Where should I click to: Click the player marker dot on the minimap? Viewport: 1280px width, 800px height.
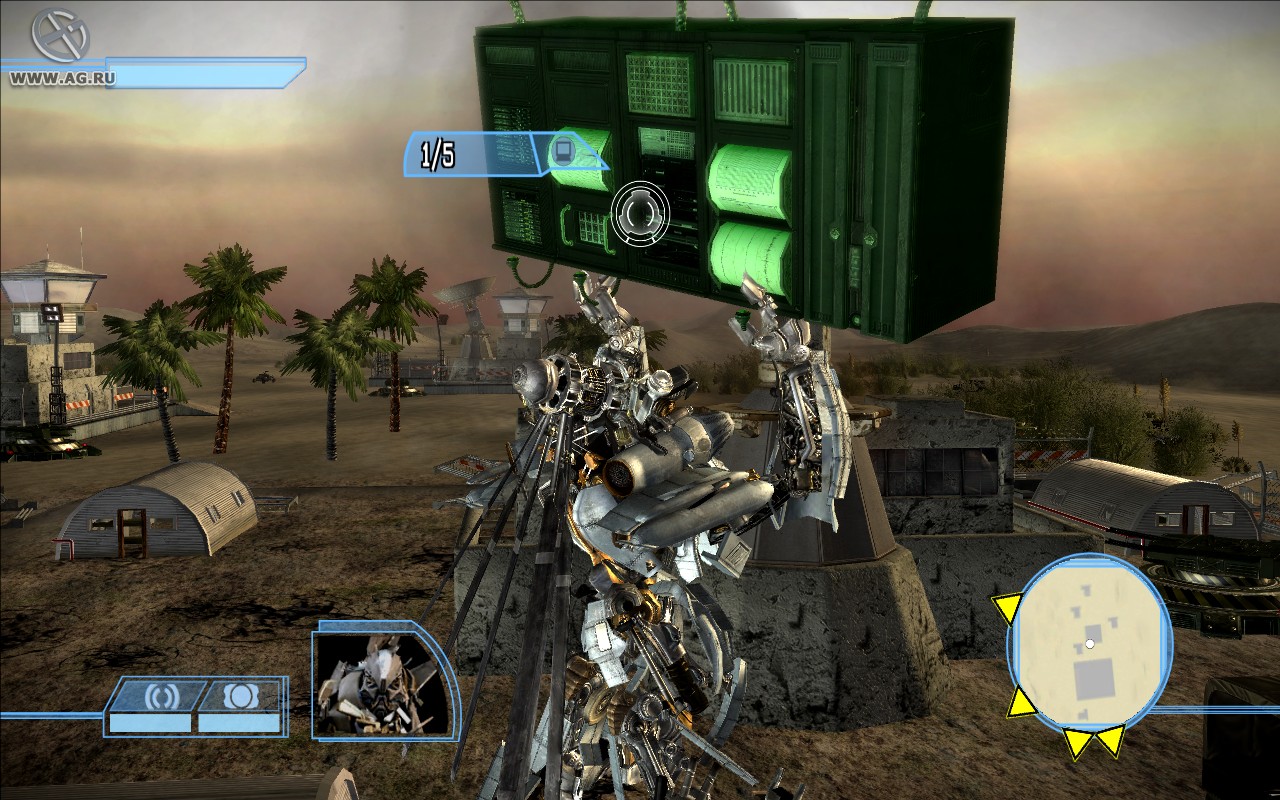coord(1090,643)
